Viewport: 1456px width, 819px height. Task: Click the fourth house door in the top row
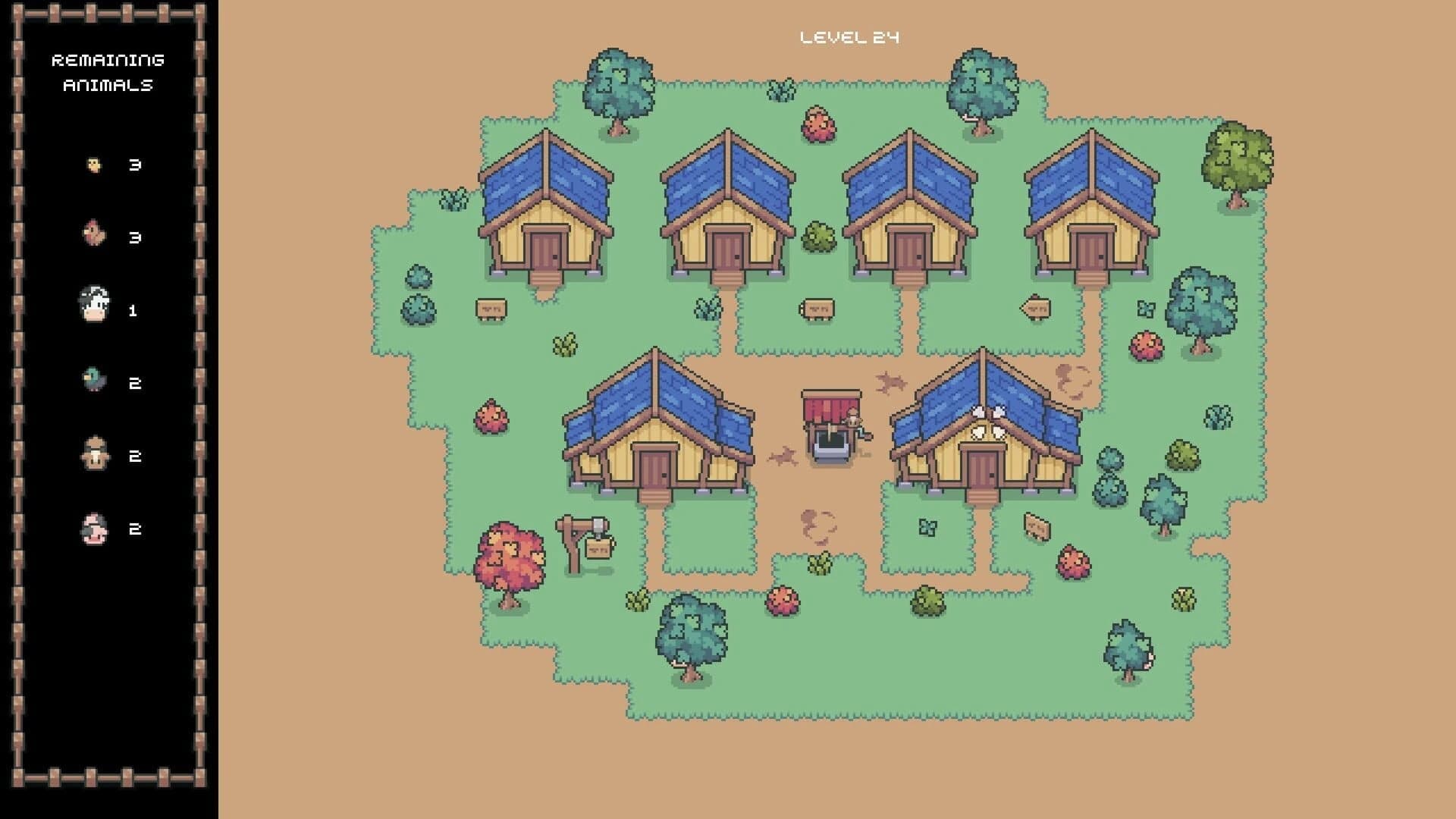click(1090, 250)
